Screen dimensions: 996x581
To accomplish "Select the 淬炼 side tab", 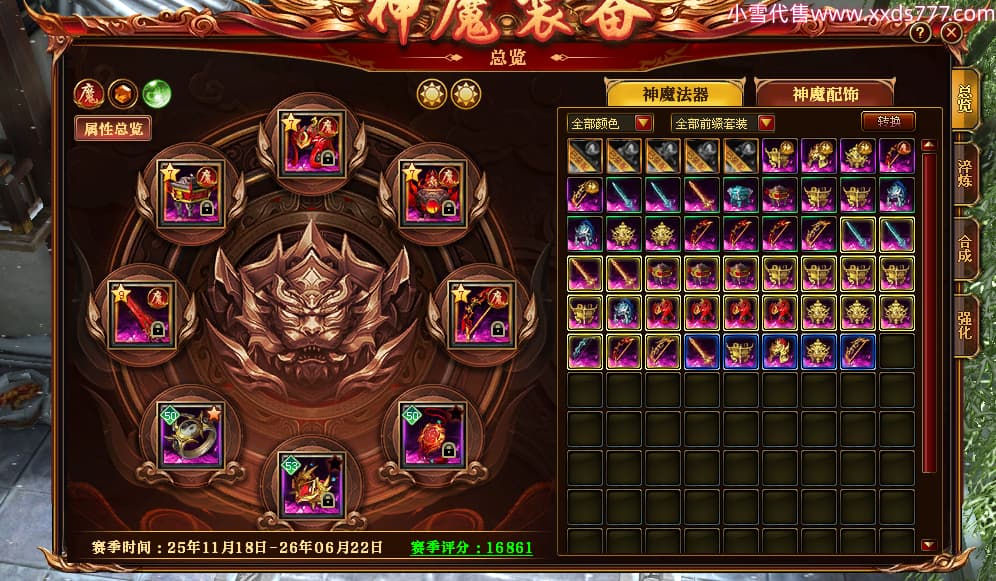I will point(964,170).
